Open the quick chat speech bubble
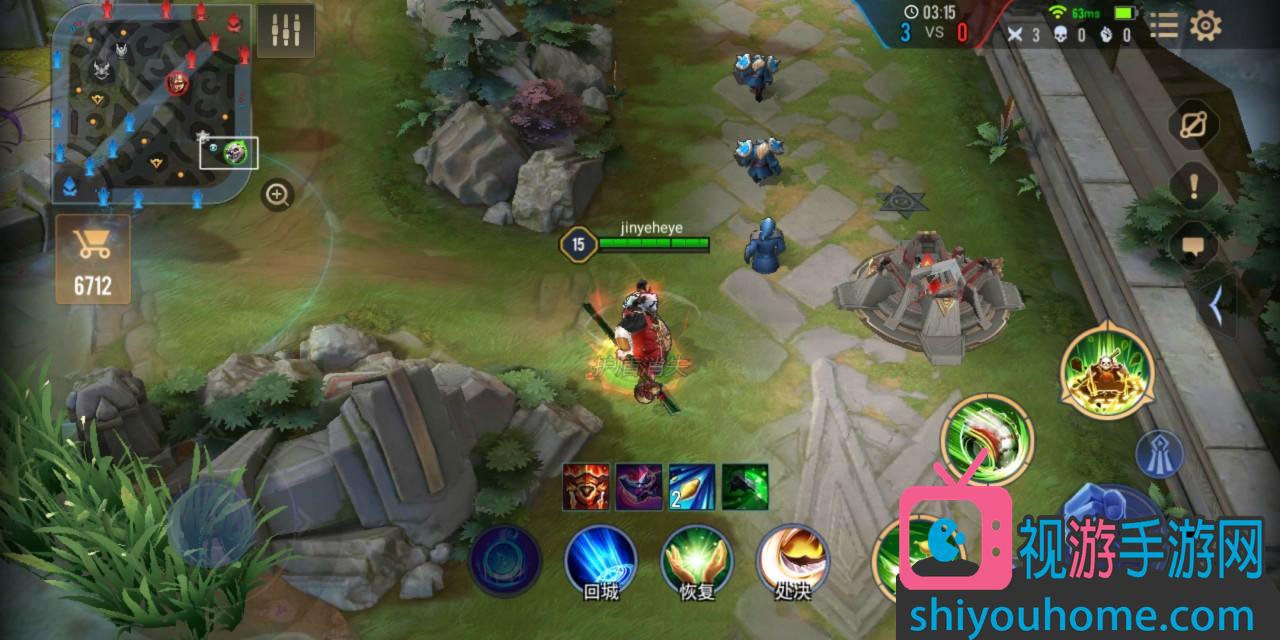The height and width of the screenshot is (640, 1280). tap(1193, 245)
